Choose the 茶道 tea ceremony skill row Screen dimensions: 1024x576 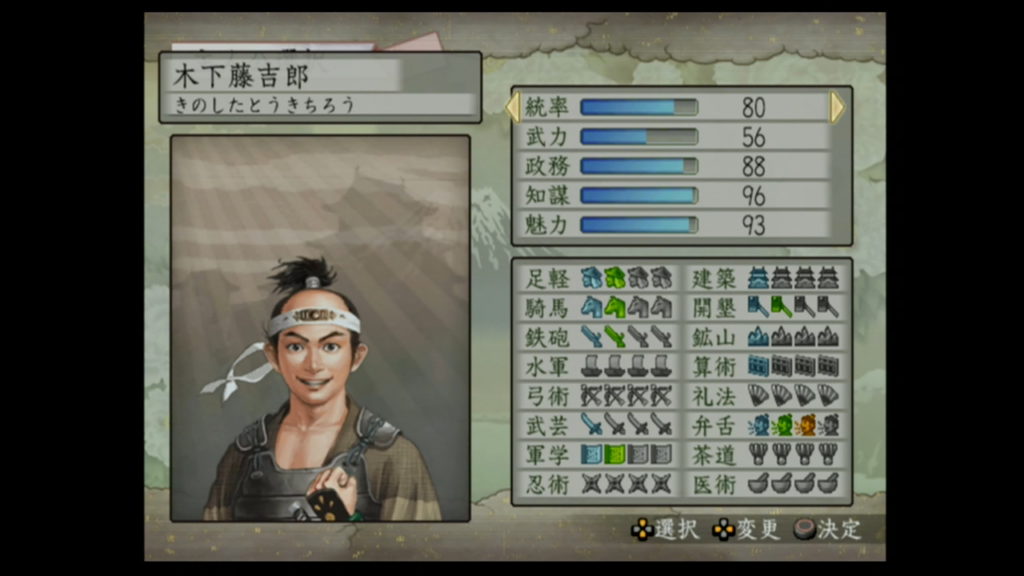coord(765,455)
